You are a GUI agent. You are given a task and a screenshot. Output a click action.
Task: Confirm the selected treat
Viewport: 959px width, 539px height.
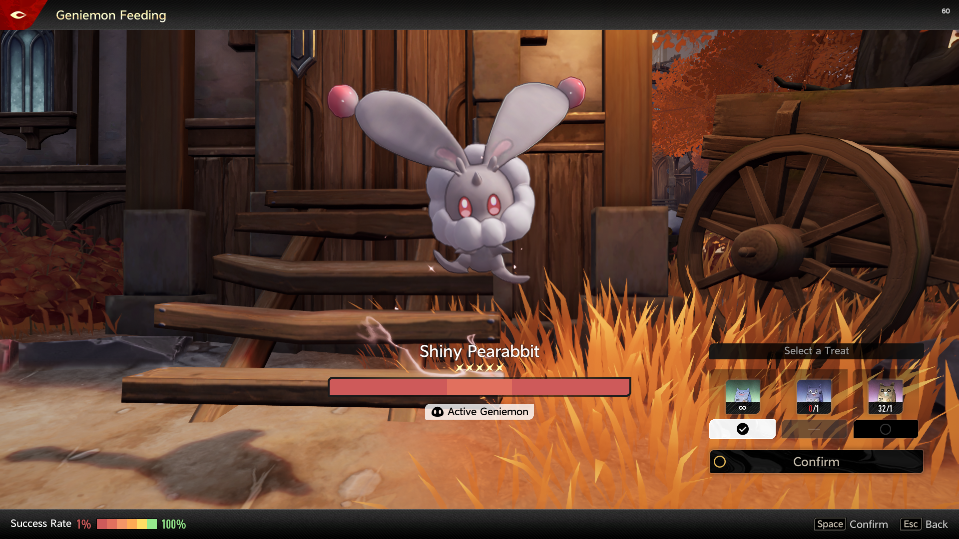(x=815, y=462)
